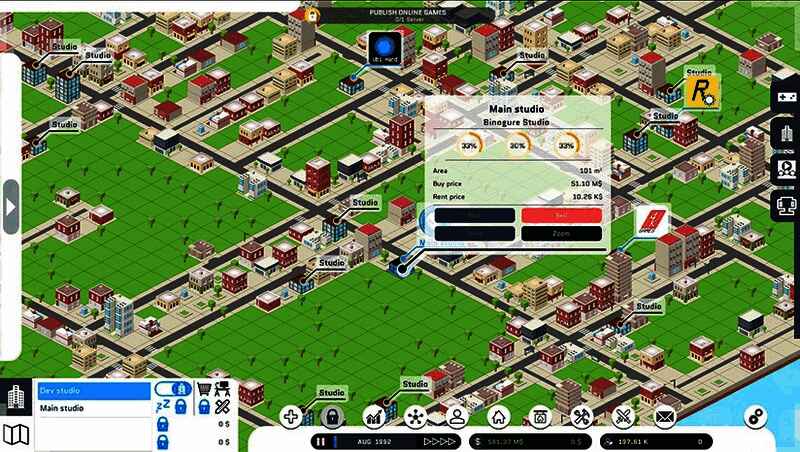The width and height of the screenshot is (800, 452).
Task: Open the video audience side tab
Action: [x=786, y=169]
